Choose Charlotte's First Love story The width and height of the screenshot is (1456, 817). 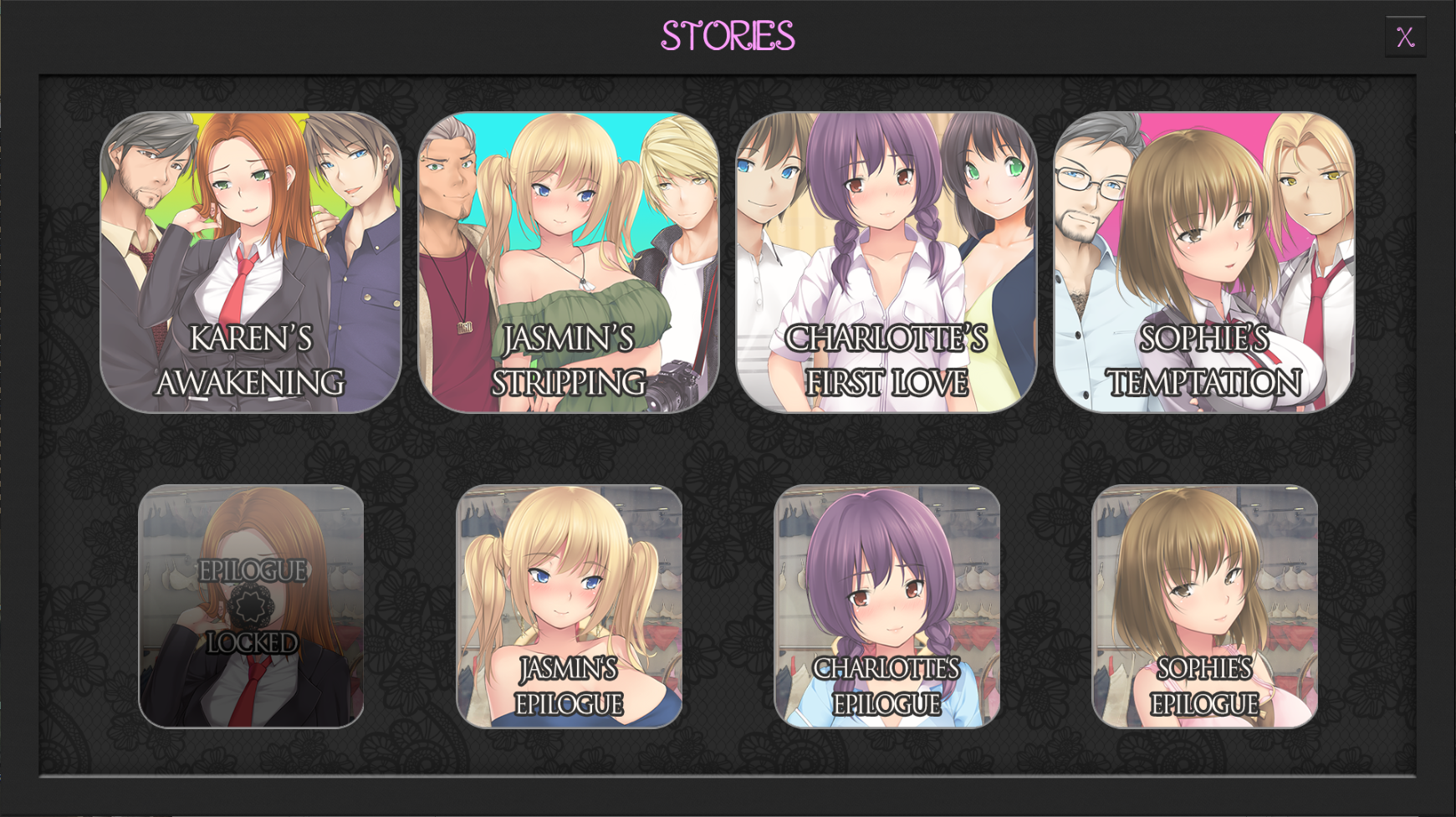pyautogui.click(x=886, y=263)
